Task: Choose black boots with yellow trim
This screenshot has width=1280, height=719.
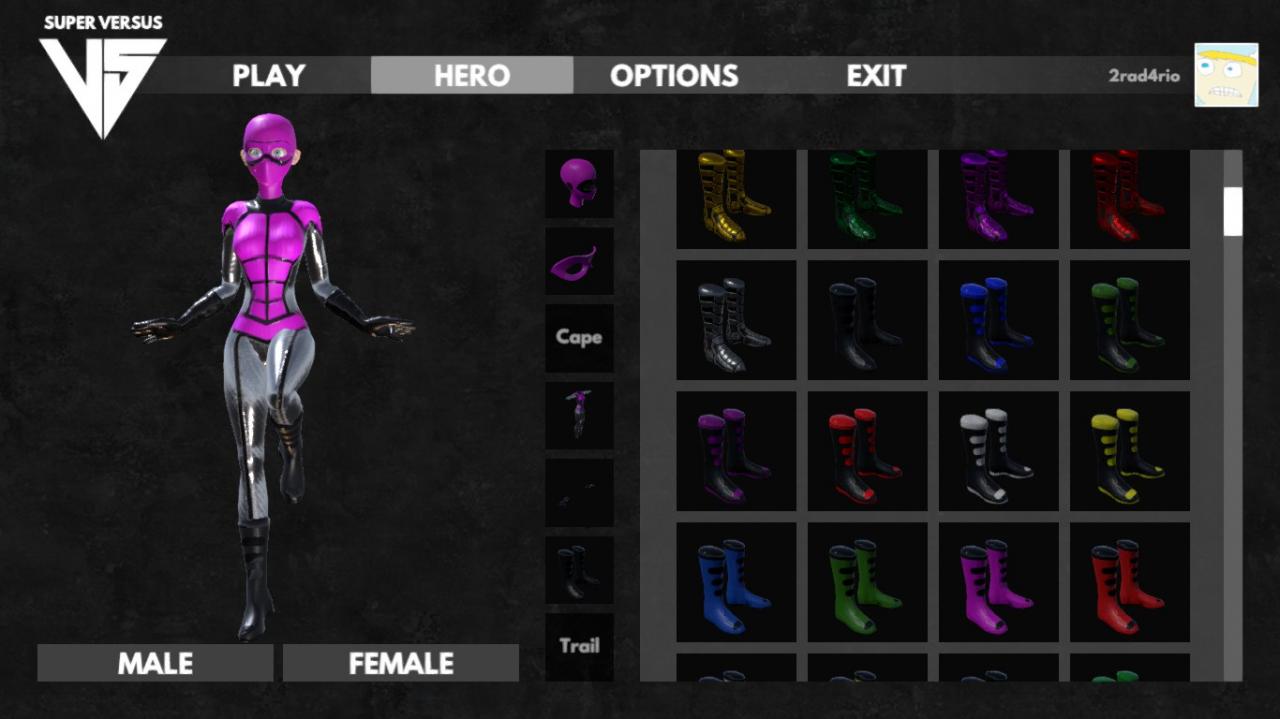Action: pyautogui.click(x=1129, y=452)
